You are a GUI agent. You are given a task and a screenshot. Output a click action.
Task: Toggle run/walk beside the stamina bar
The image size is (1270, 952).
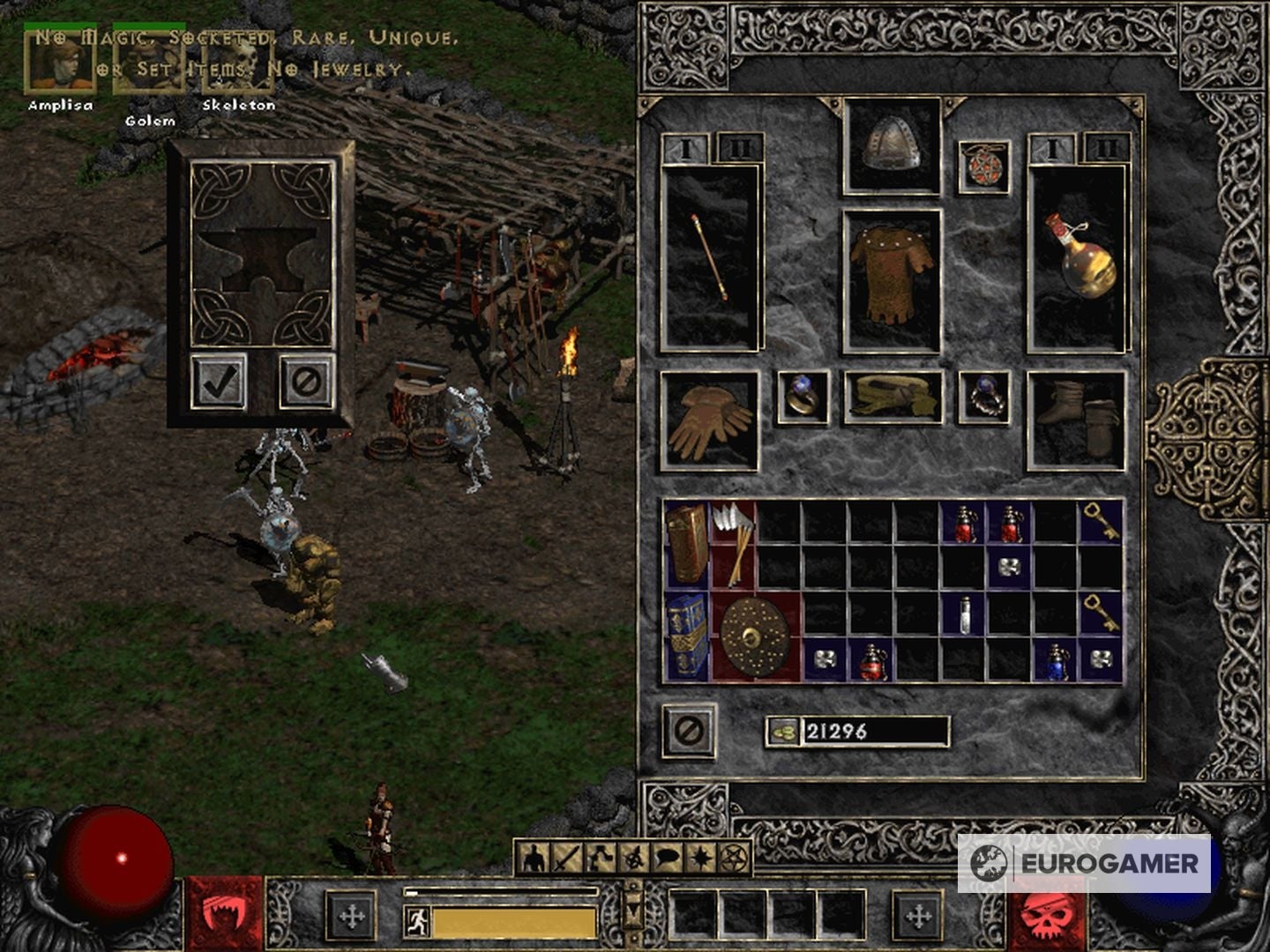[415, 920]
